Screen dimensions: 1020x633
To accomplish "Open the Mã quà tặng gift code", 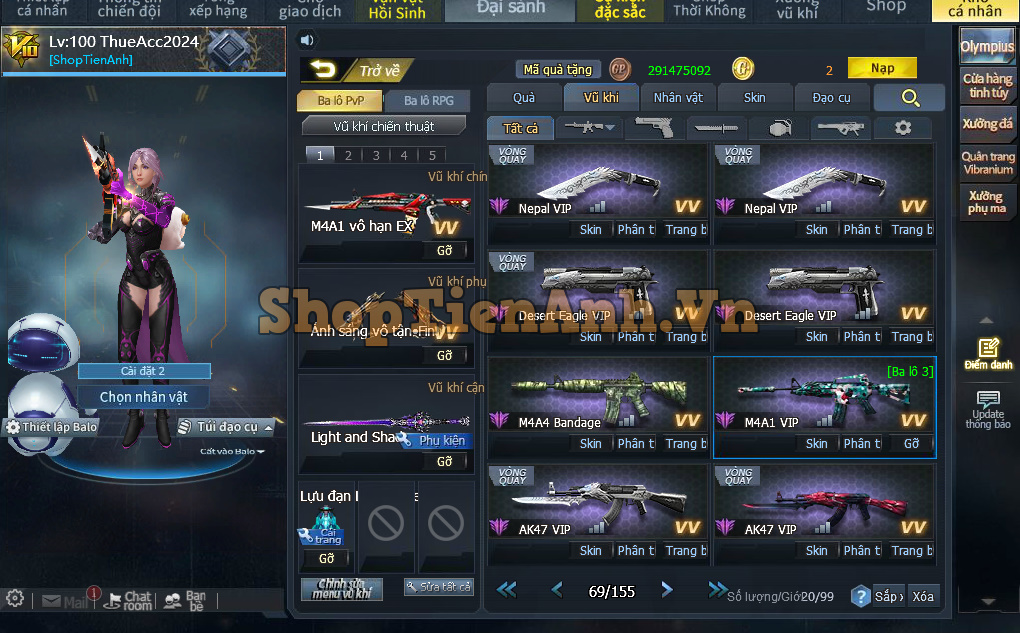I will (x=558, y=70).
